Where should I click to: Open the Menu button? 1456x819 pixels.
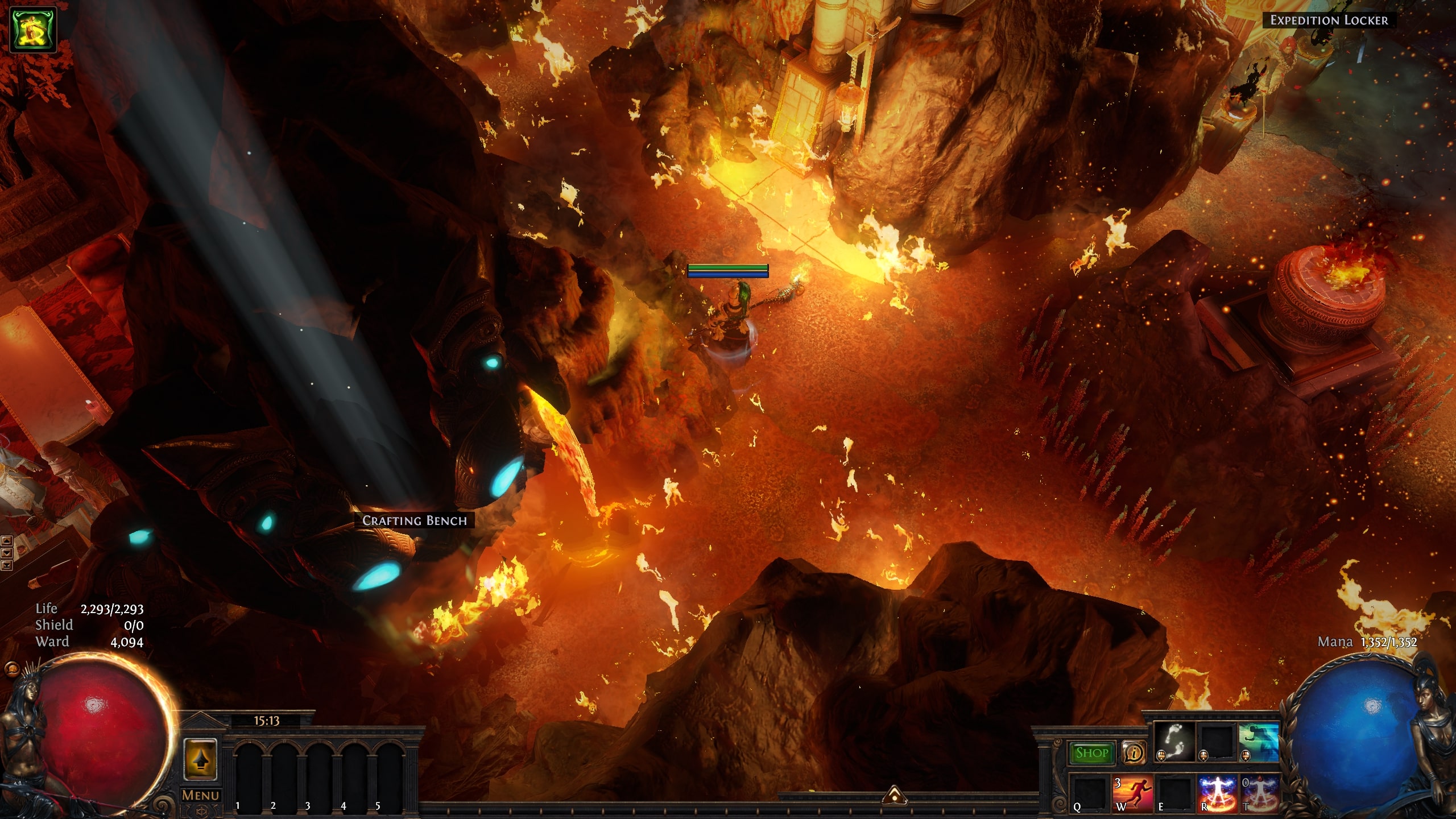200,796
